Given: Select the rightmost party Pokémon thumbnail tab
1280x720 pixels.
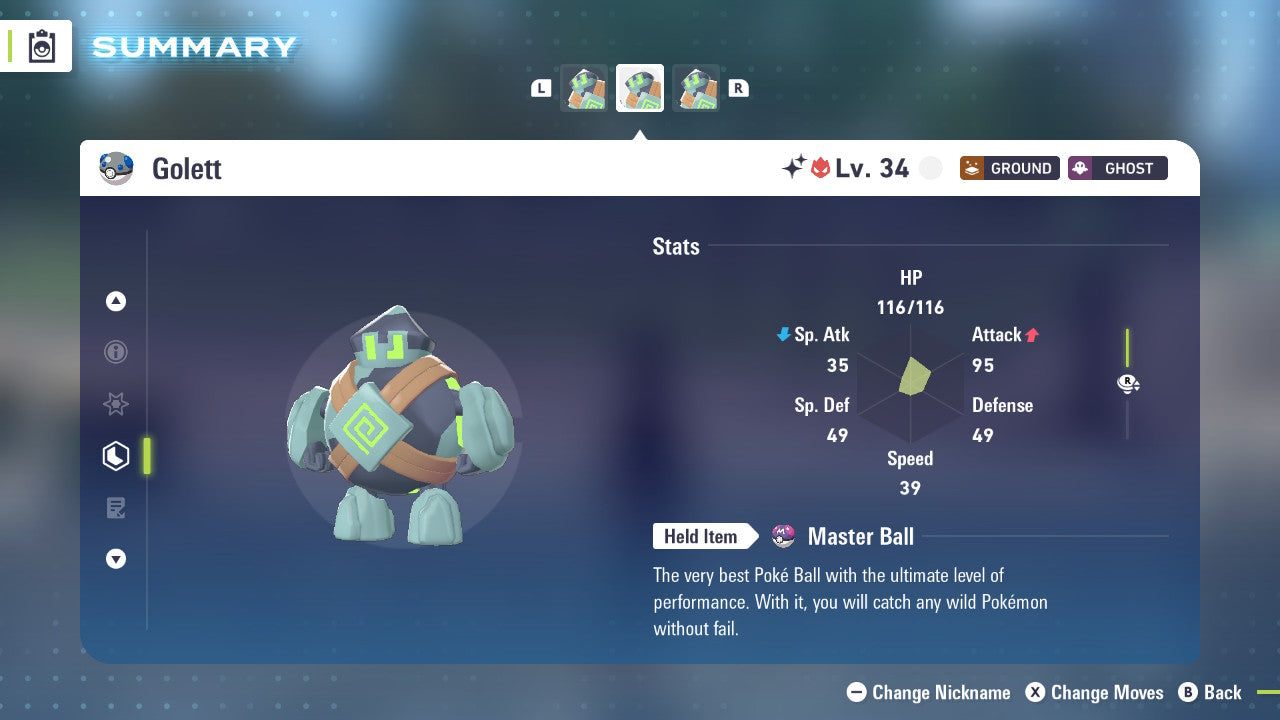Looking at the screenshot, I should point(696,87).
